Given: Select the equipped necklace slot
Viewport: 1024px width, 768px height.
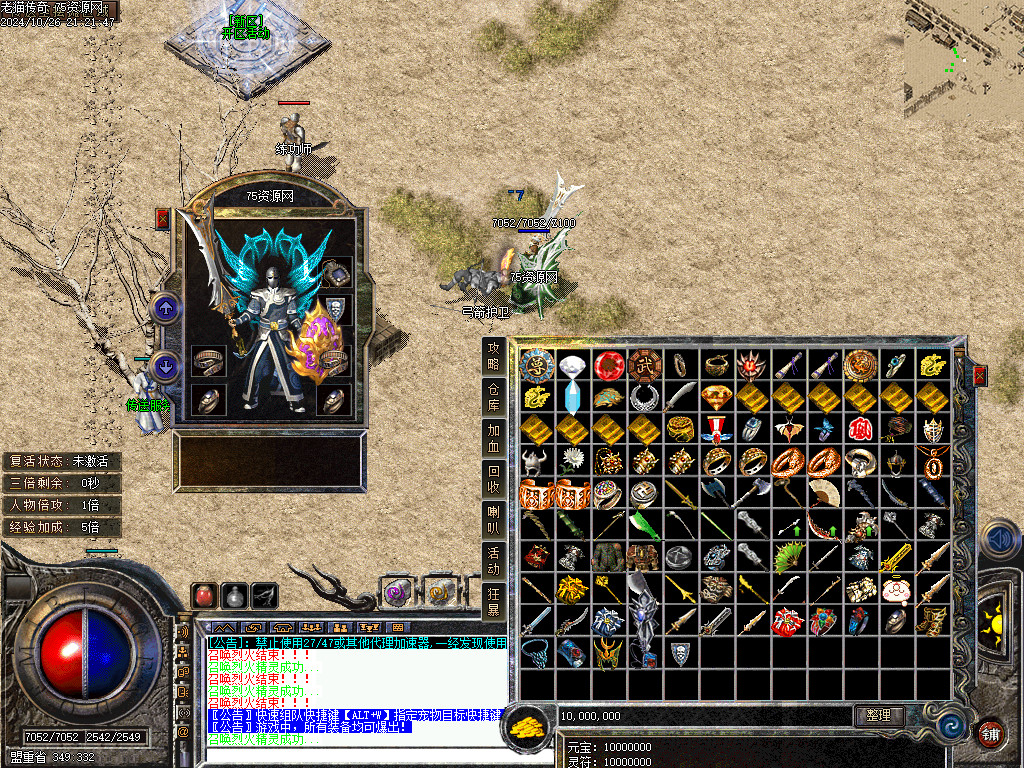Looking at the screenshot, I should click(336, 272).
